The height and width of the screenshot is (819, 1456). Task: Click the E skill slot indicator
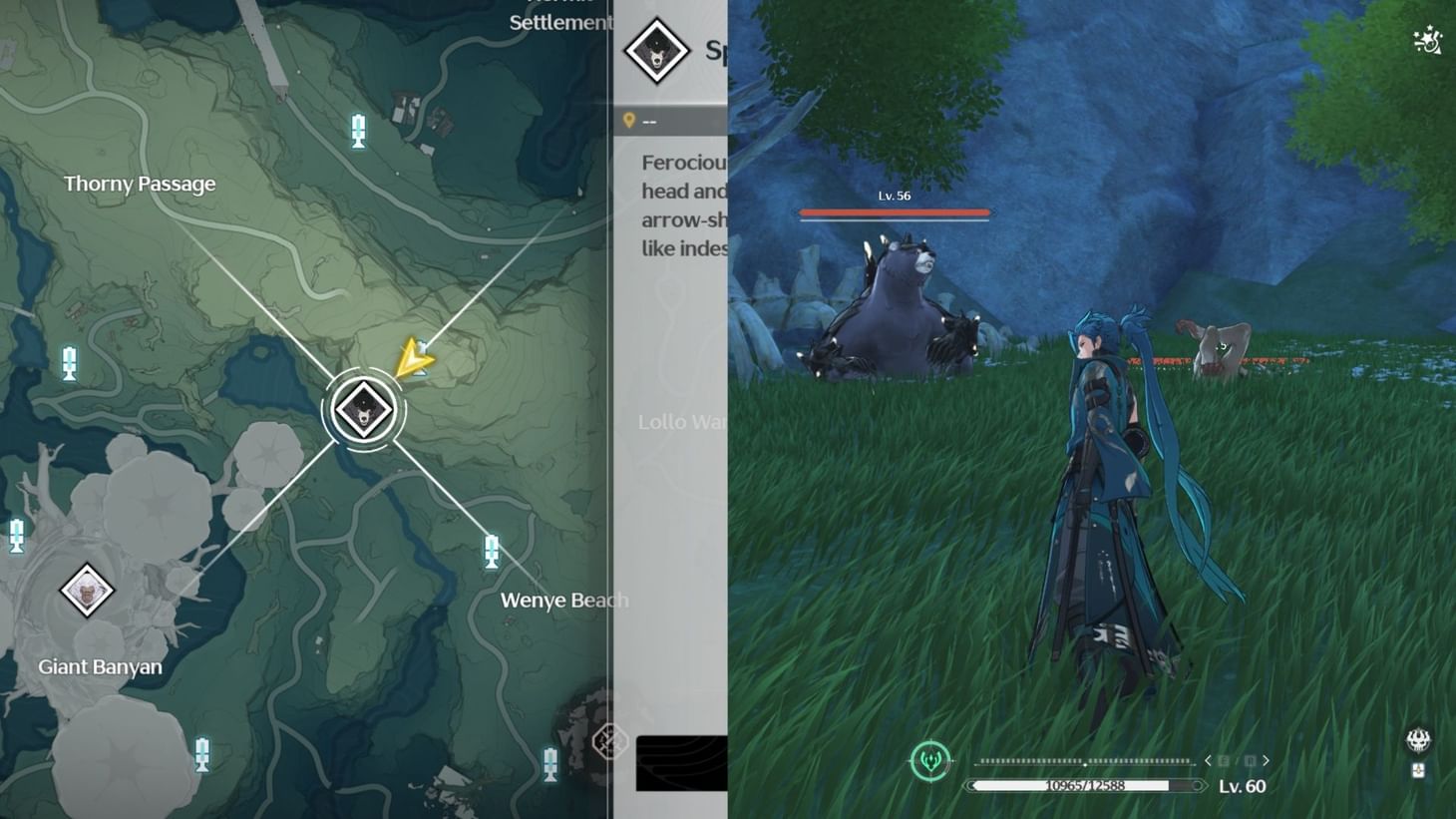pyautogui.click(x=1224, y=760)
